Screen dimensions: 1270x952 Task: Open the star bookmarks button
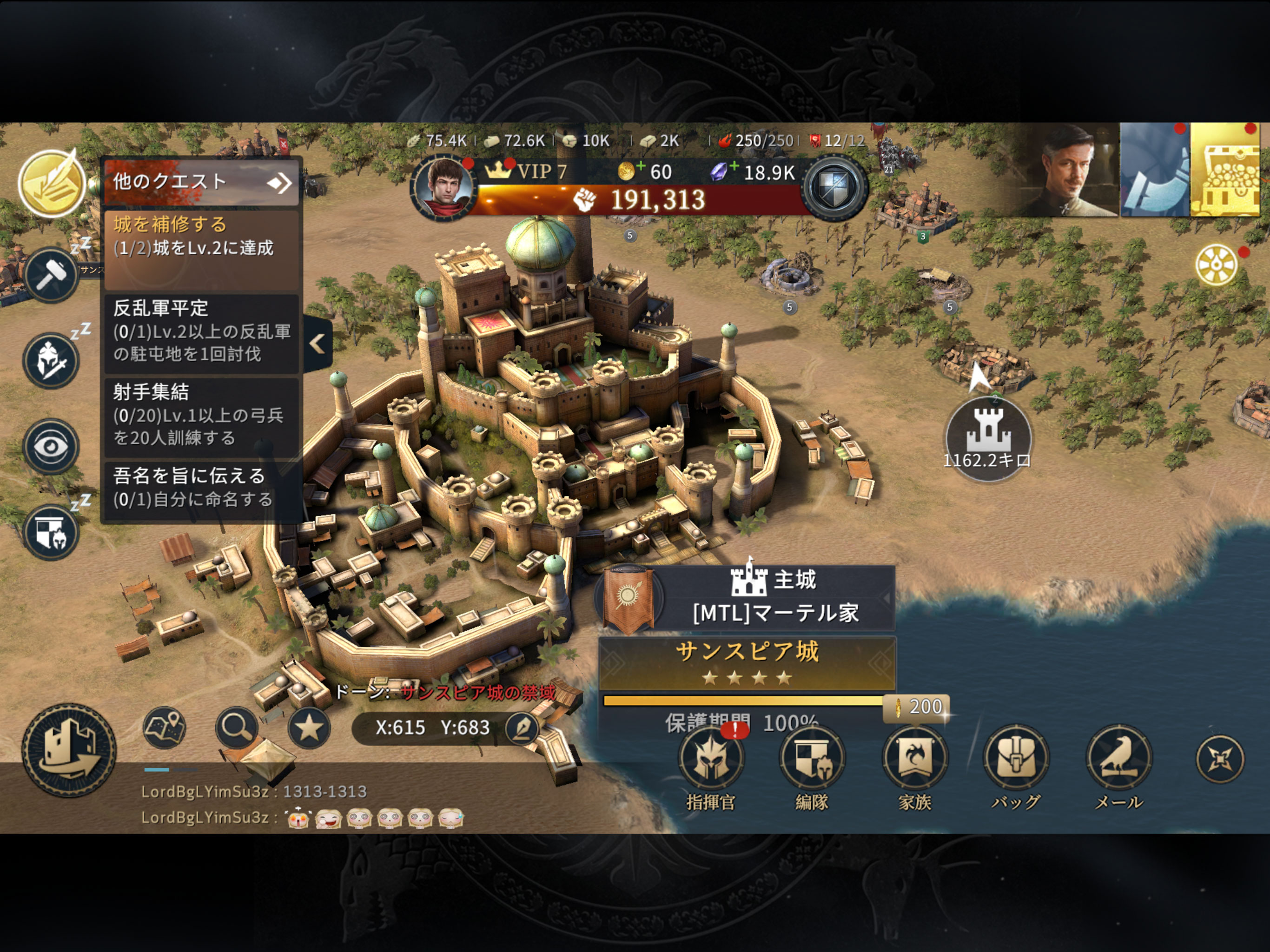tap(309, 728)
